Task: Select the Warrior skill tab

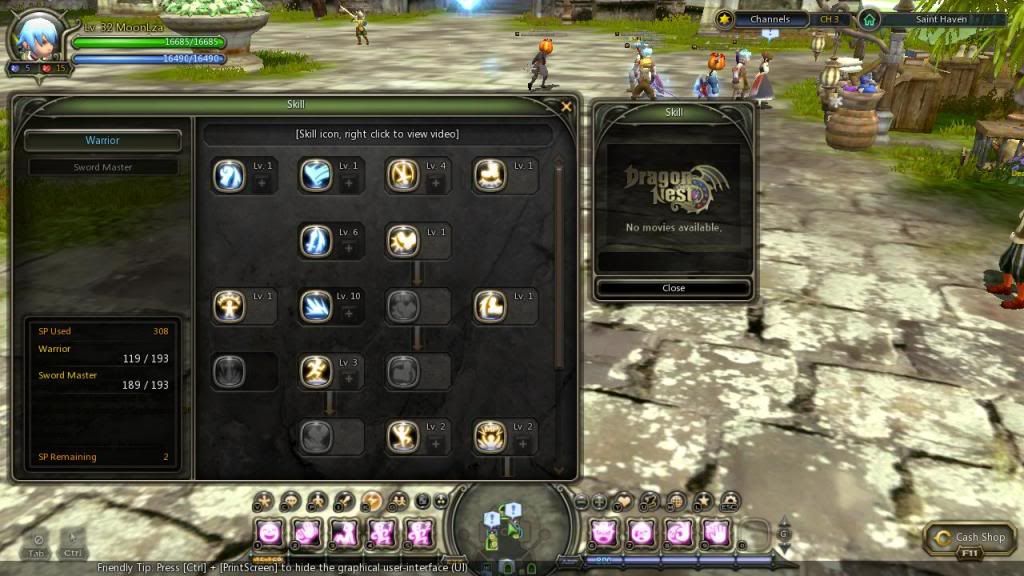Action: click(x=103, y=141)
